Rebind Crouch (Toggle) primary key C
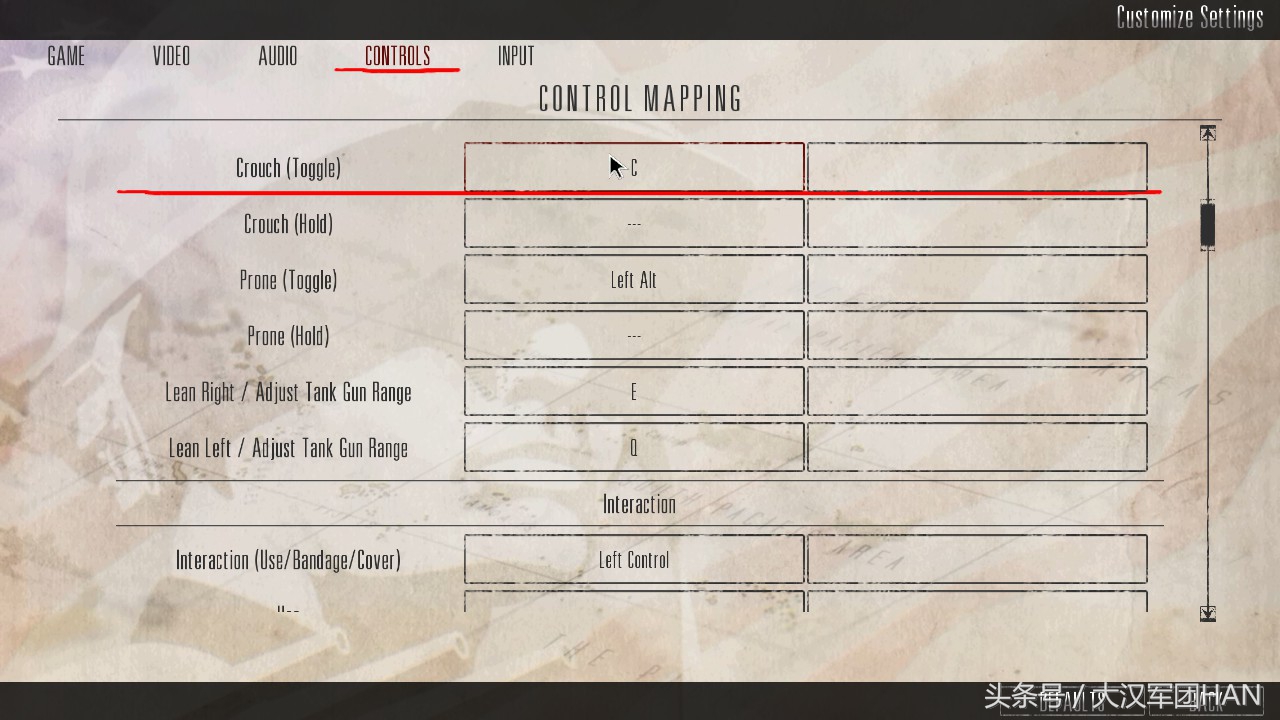The image size is (1280, 720). [x=634, y=168]
